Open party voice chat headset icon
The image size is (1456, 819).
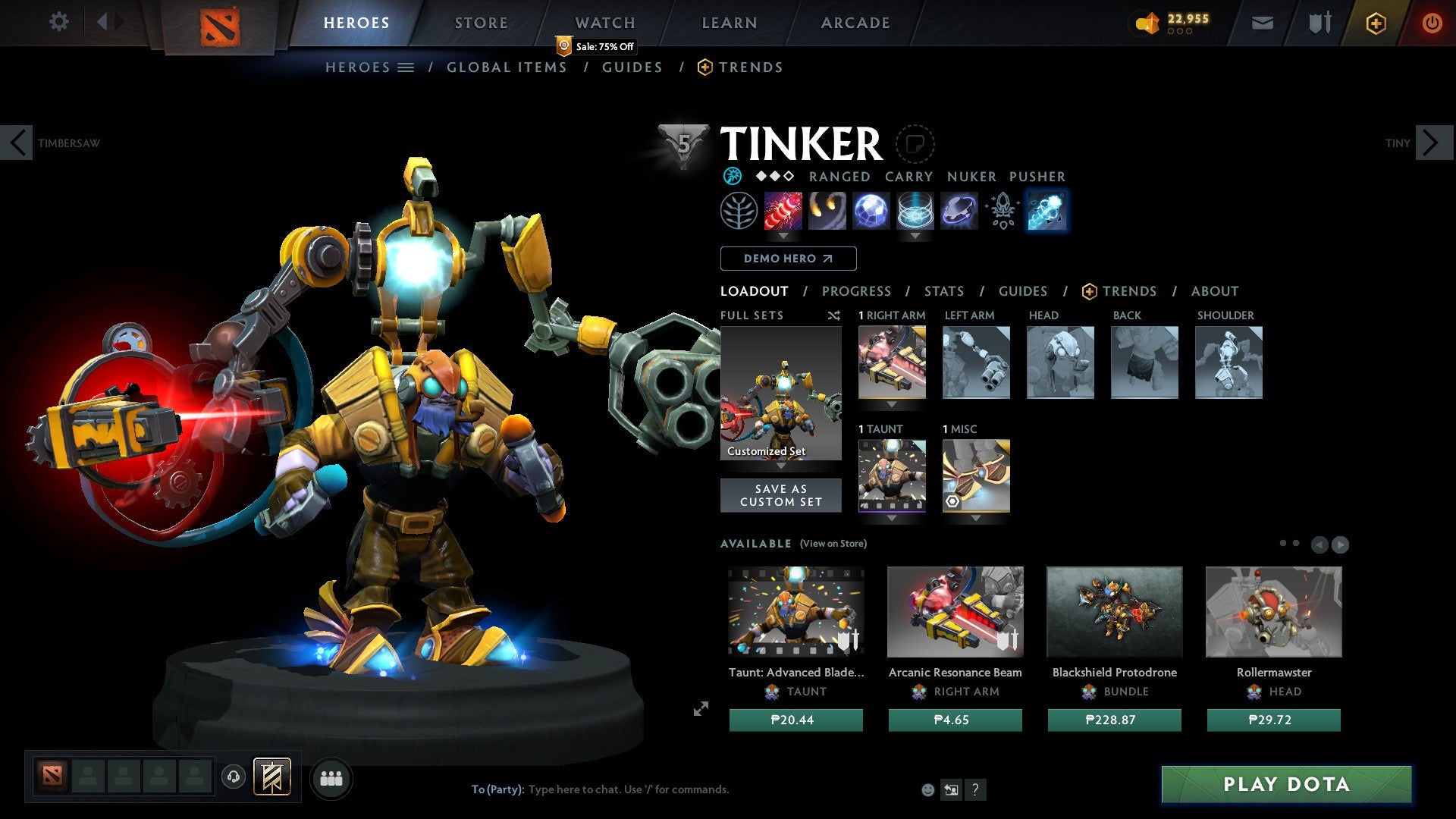233,778
